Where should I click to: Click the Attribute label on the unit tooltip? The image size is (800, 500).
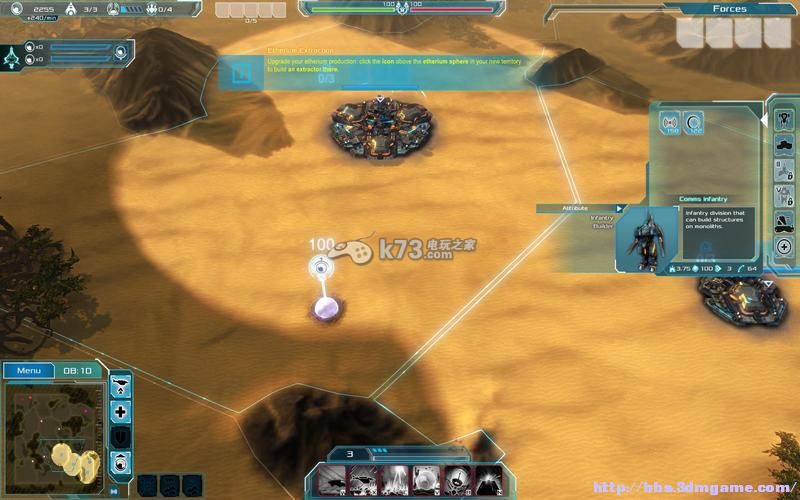click(577, 208)
